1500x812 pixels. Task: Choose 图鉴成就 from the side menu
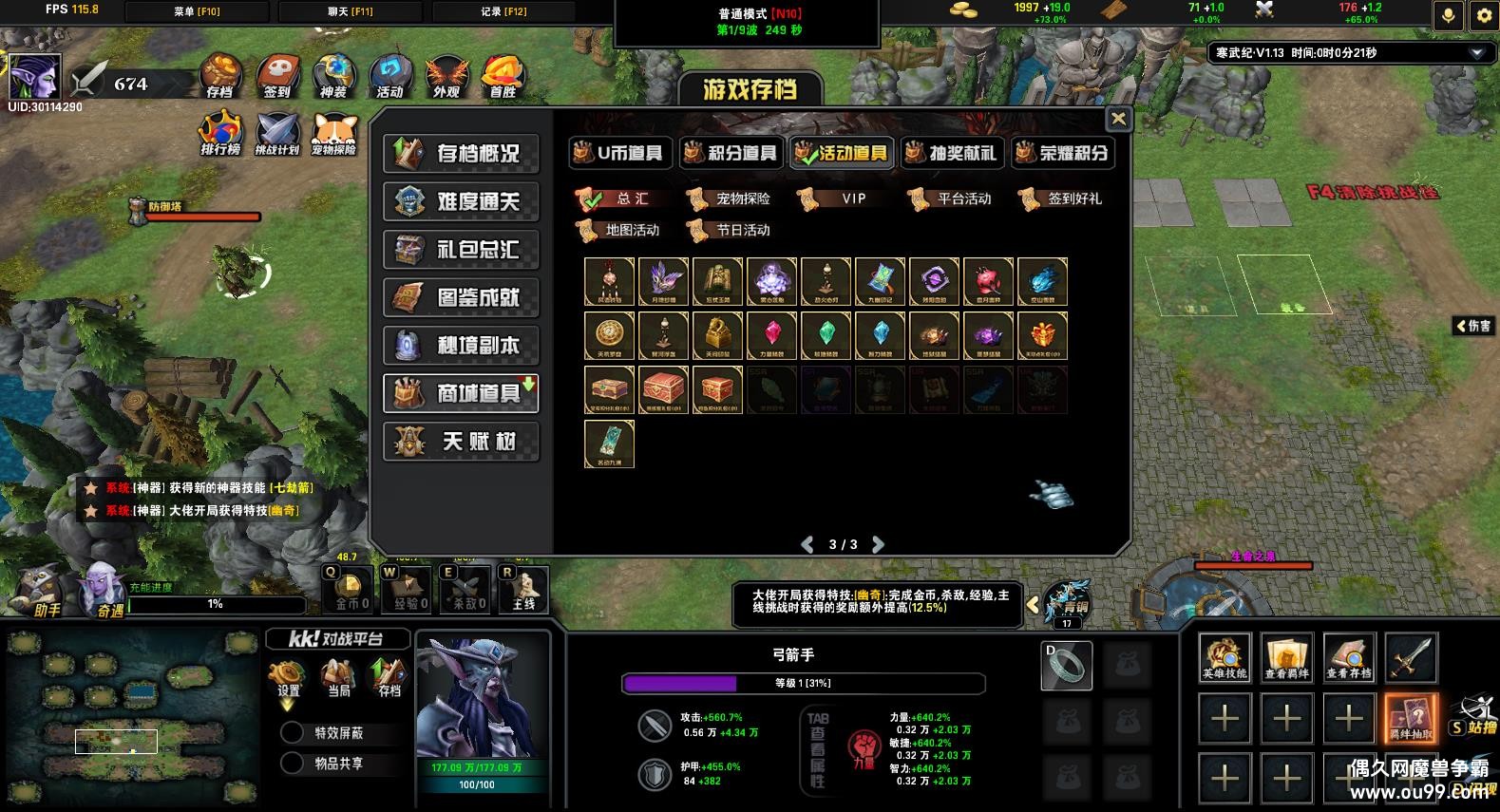pyautogui.click(x=461, y=297)
